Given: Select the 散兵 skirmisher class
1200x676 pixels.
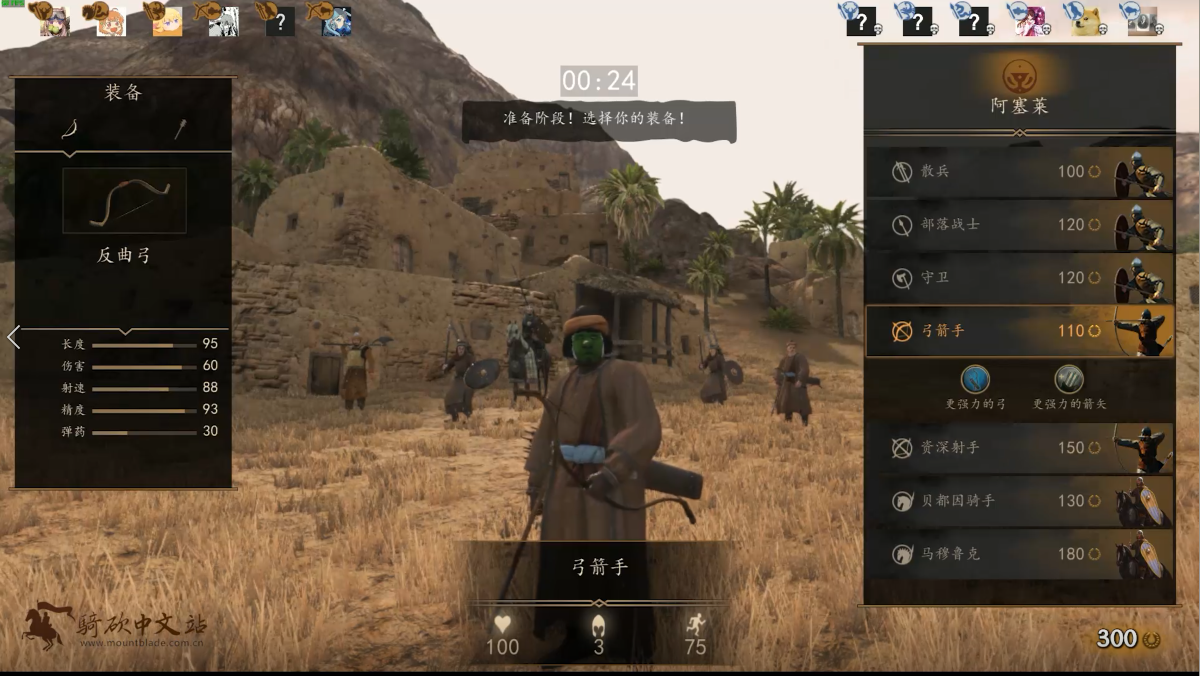Looking at the screenshot, I should [1018, 172].
